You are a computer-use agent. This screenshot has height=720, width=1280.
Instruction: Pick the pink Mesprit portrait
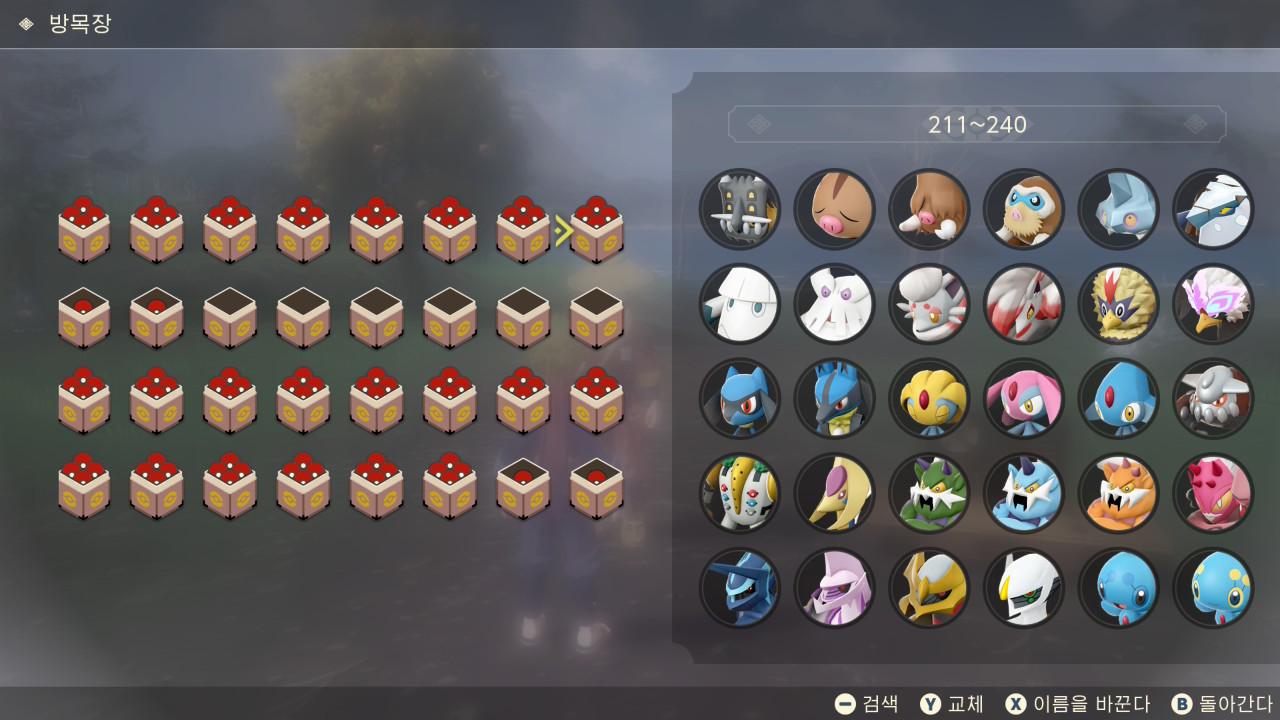click(1024, 399)
